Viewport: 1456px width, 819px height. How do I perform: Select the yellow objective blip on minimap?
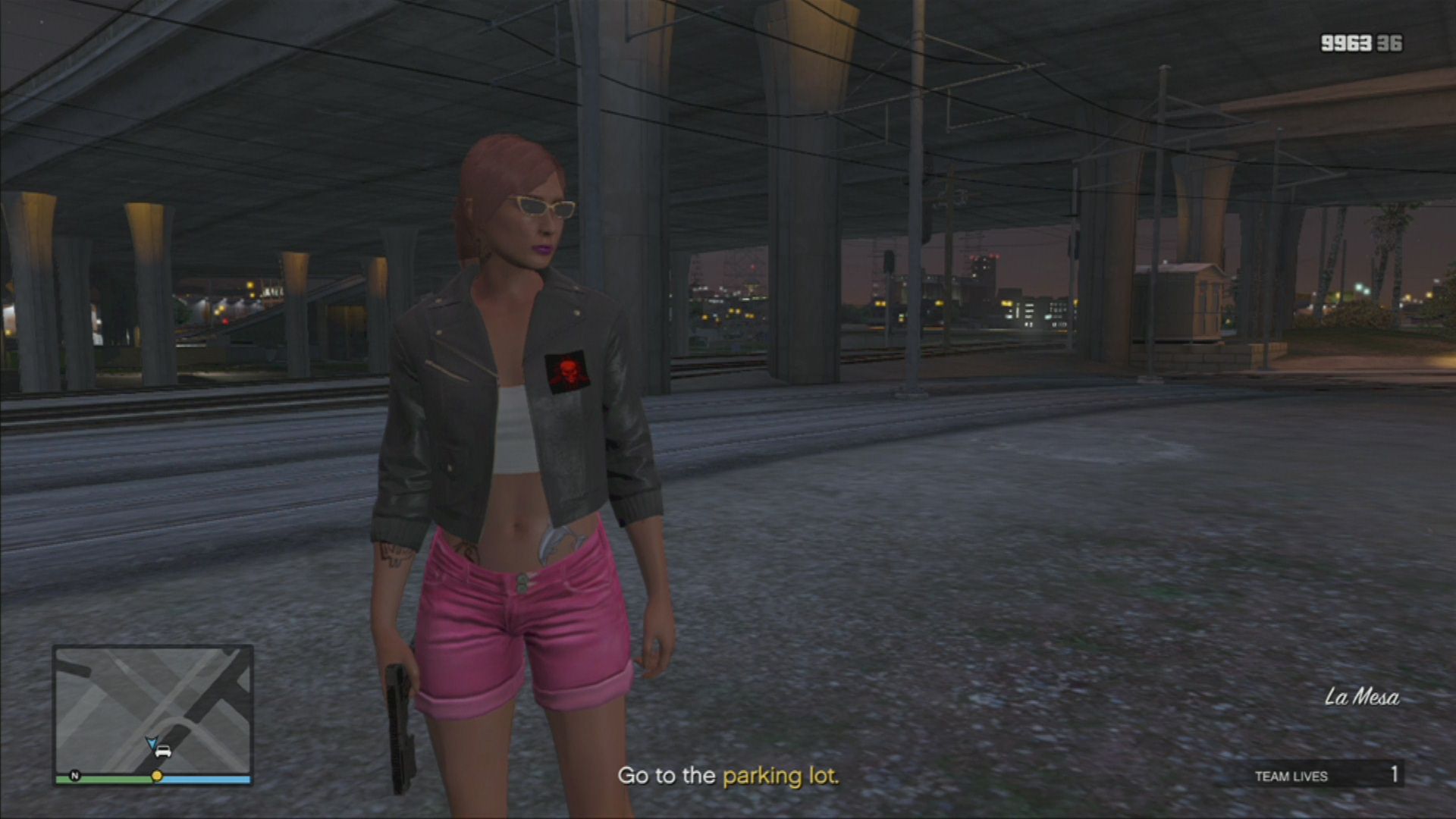click(157, 776)
